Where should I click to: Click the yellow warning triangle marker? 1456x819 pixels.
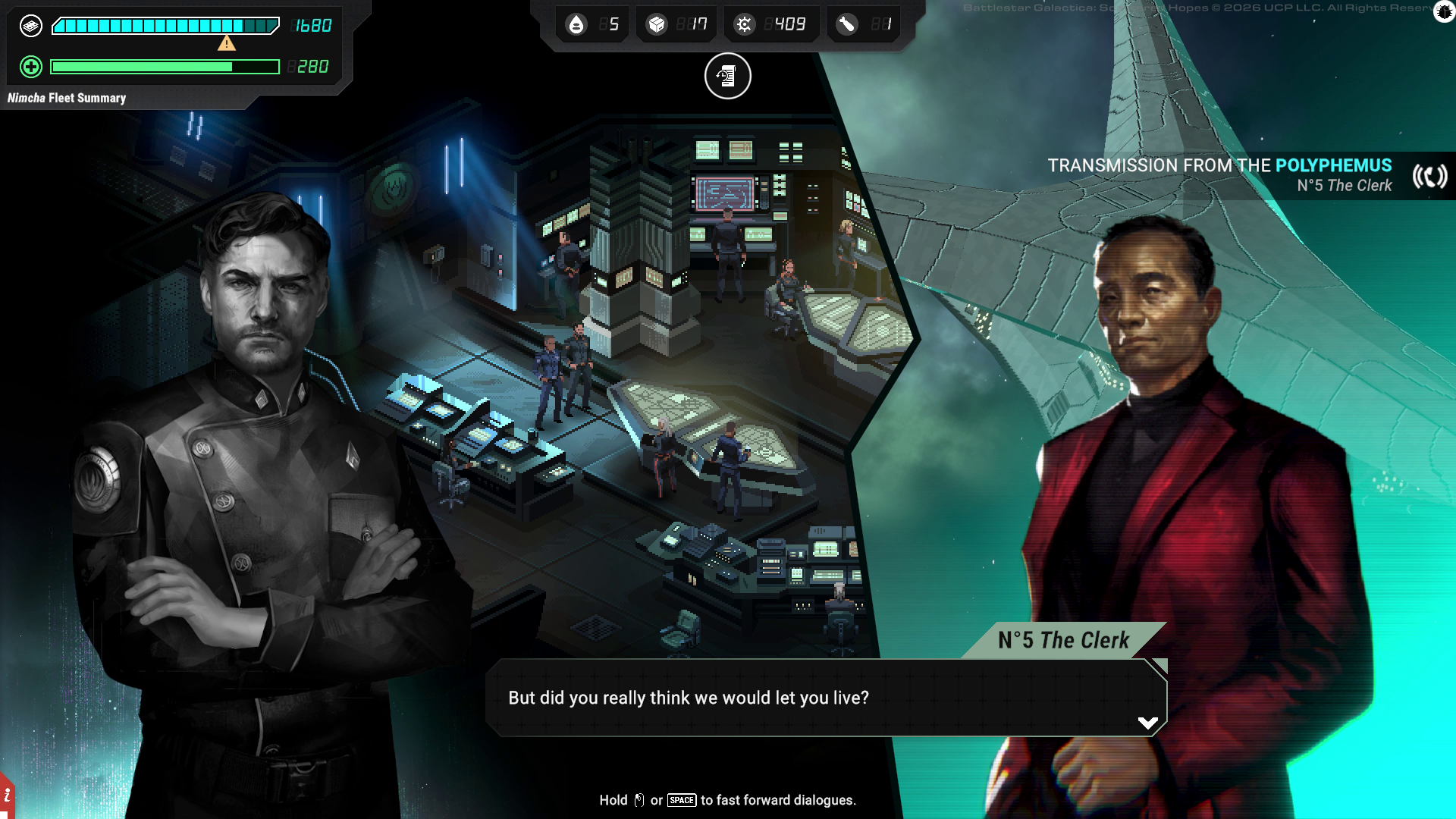[x=226, y=43]
